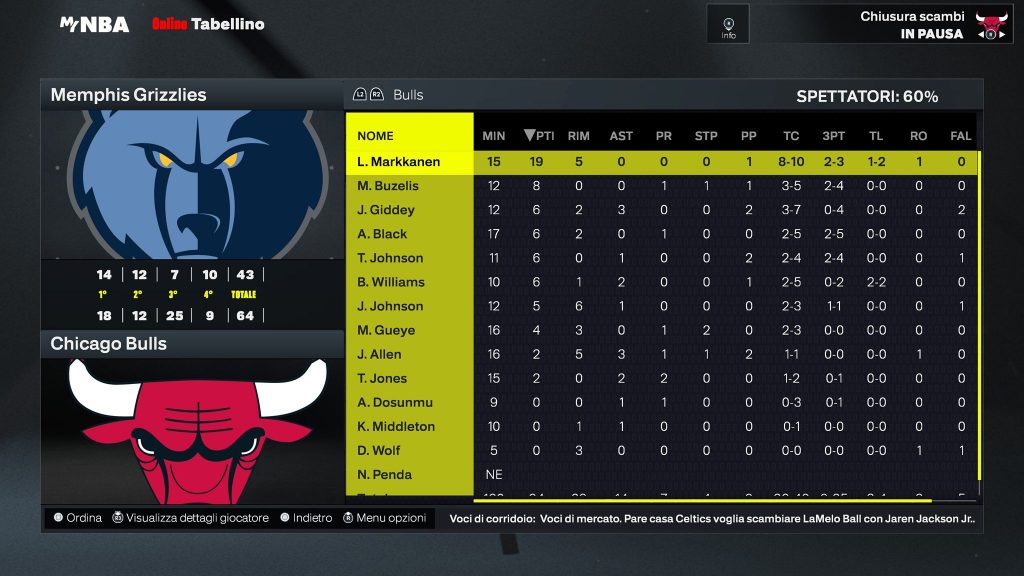1024x576 pixels.
Task: Sort table by PTI column
Action: (539, 136)
